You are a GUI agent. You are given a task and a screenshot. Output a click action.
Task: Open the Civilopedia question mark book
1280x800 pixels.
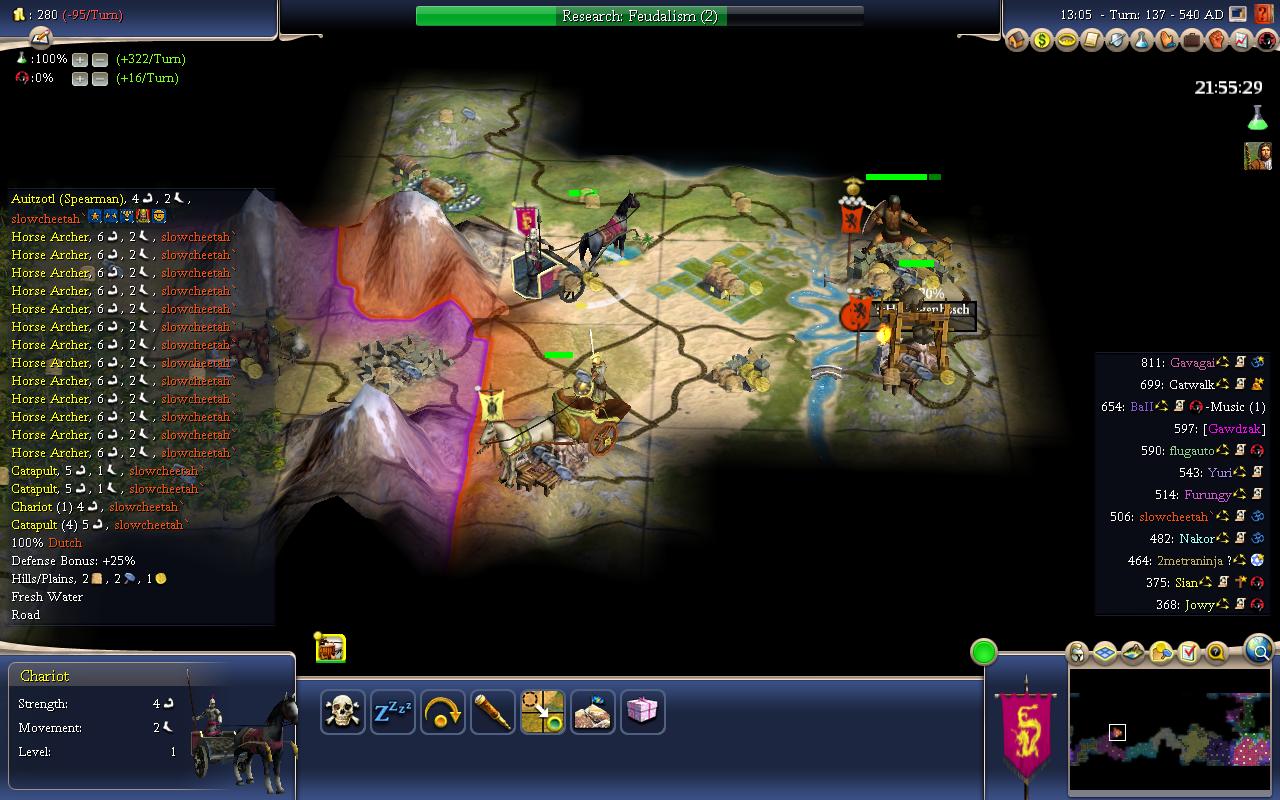click(1263, 15)
